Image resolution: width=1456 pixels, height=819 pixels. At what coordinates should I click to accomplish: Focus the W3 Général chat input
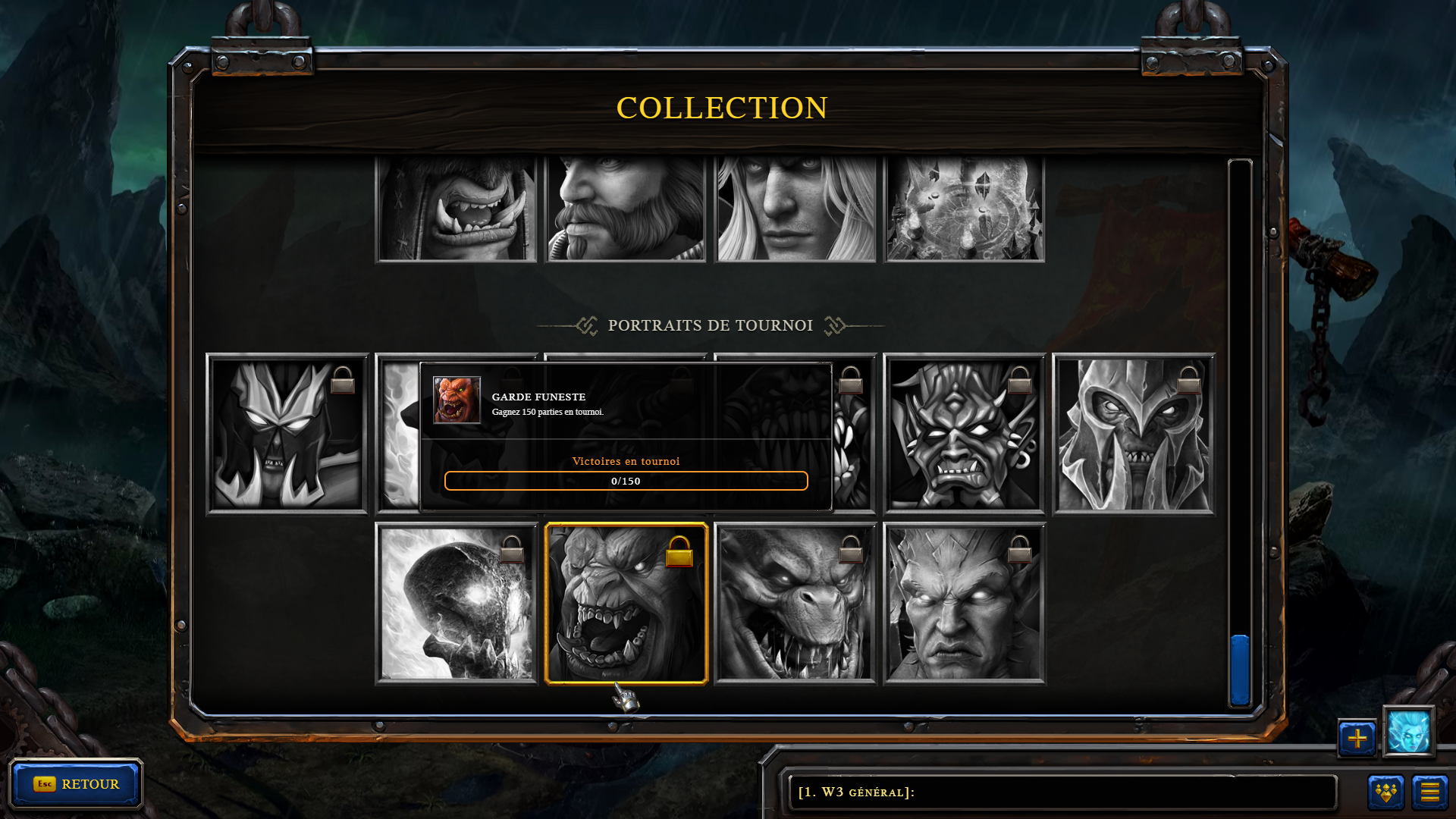click(x=1062, y=792)
